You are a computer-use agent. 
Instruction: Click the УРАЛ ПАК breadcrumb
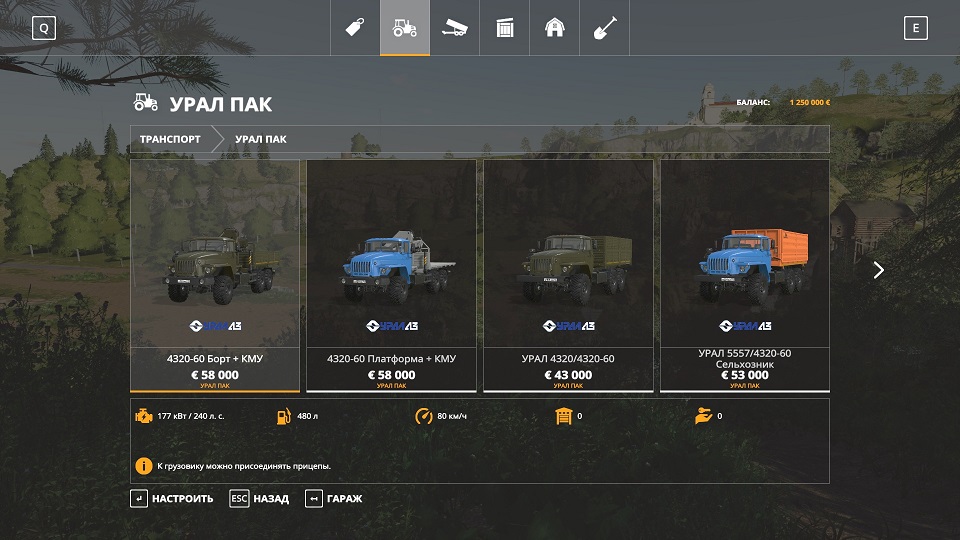click(261, 139)
